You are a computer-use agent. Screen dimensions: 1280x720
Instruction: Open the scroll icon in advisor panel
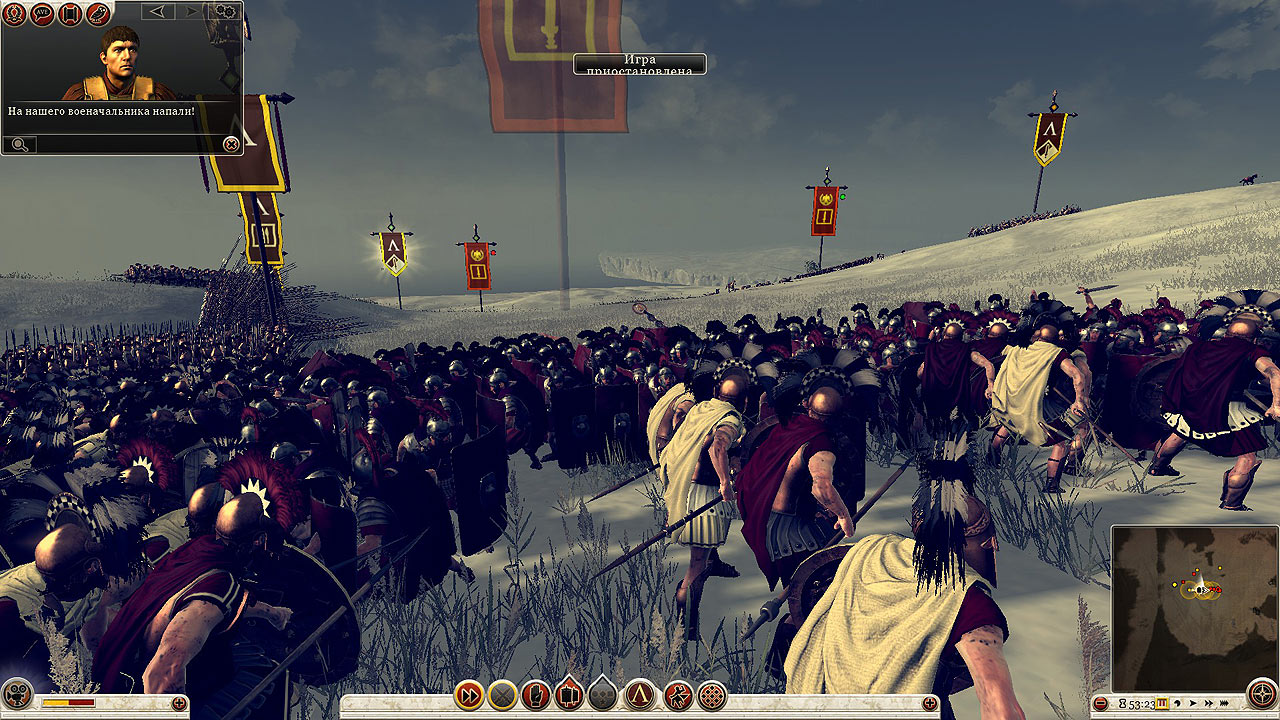(70, 14)
